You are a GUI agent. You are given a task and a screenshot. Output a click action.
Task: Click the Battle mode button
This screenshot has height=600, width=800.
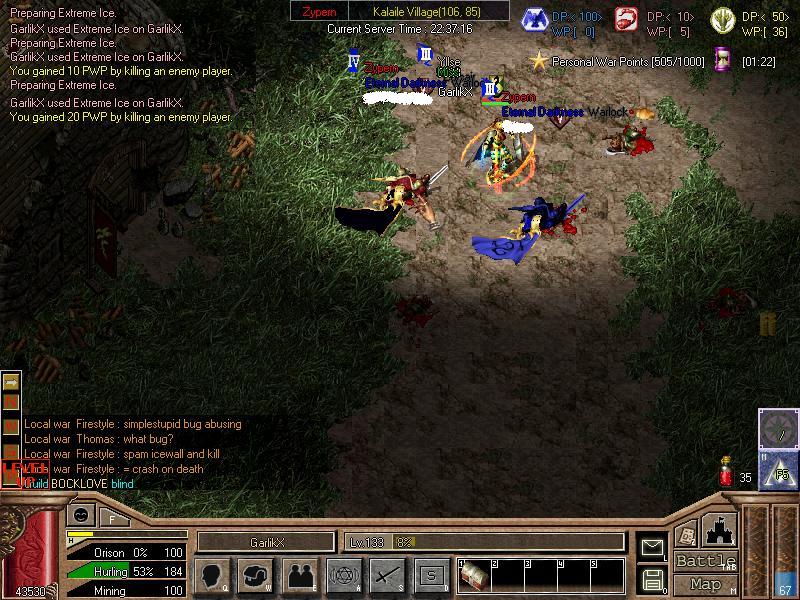[x=706, y=561]
